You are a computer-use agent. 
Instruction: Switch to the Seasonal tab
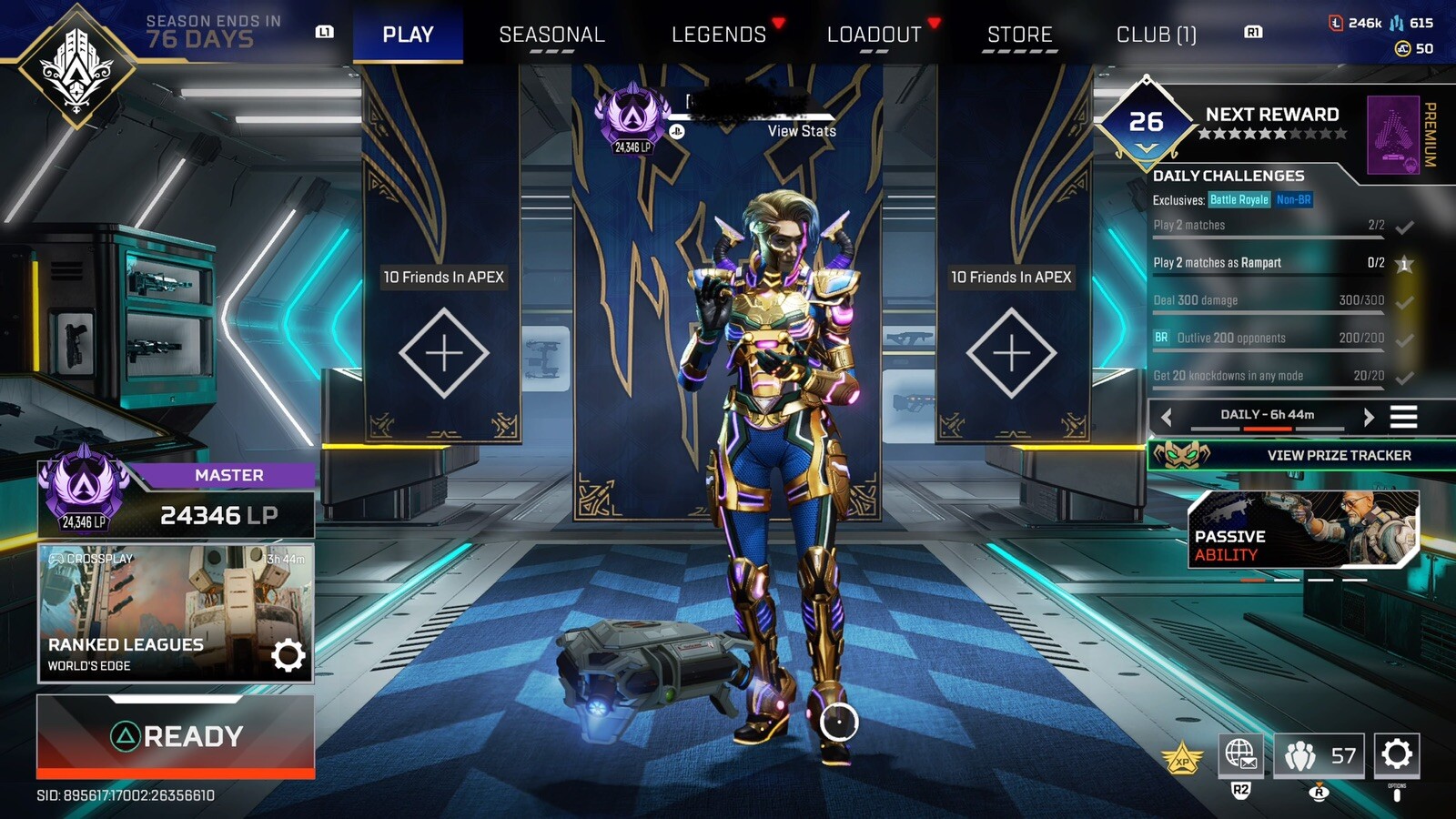coord(551,35)
